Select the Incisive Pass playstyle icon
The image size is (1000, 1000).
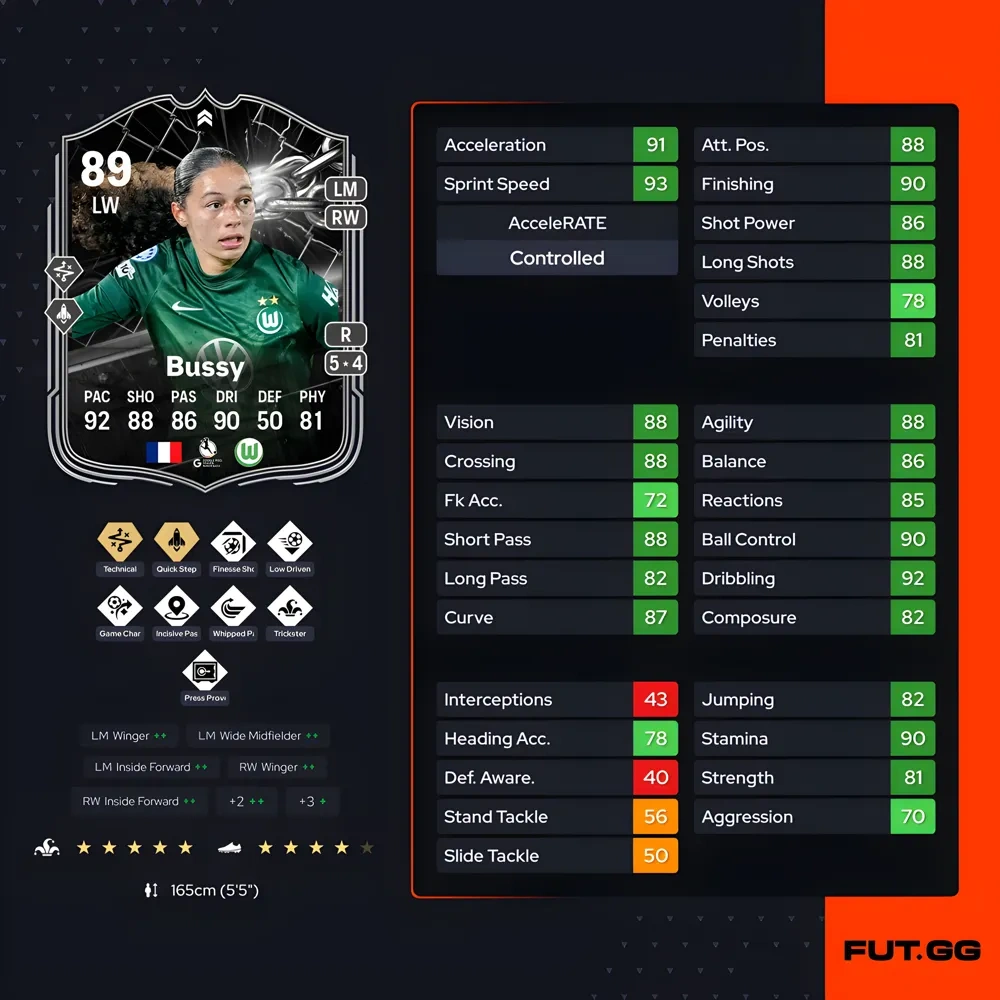coord(177,608)
